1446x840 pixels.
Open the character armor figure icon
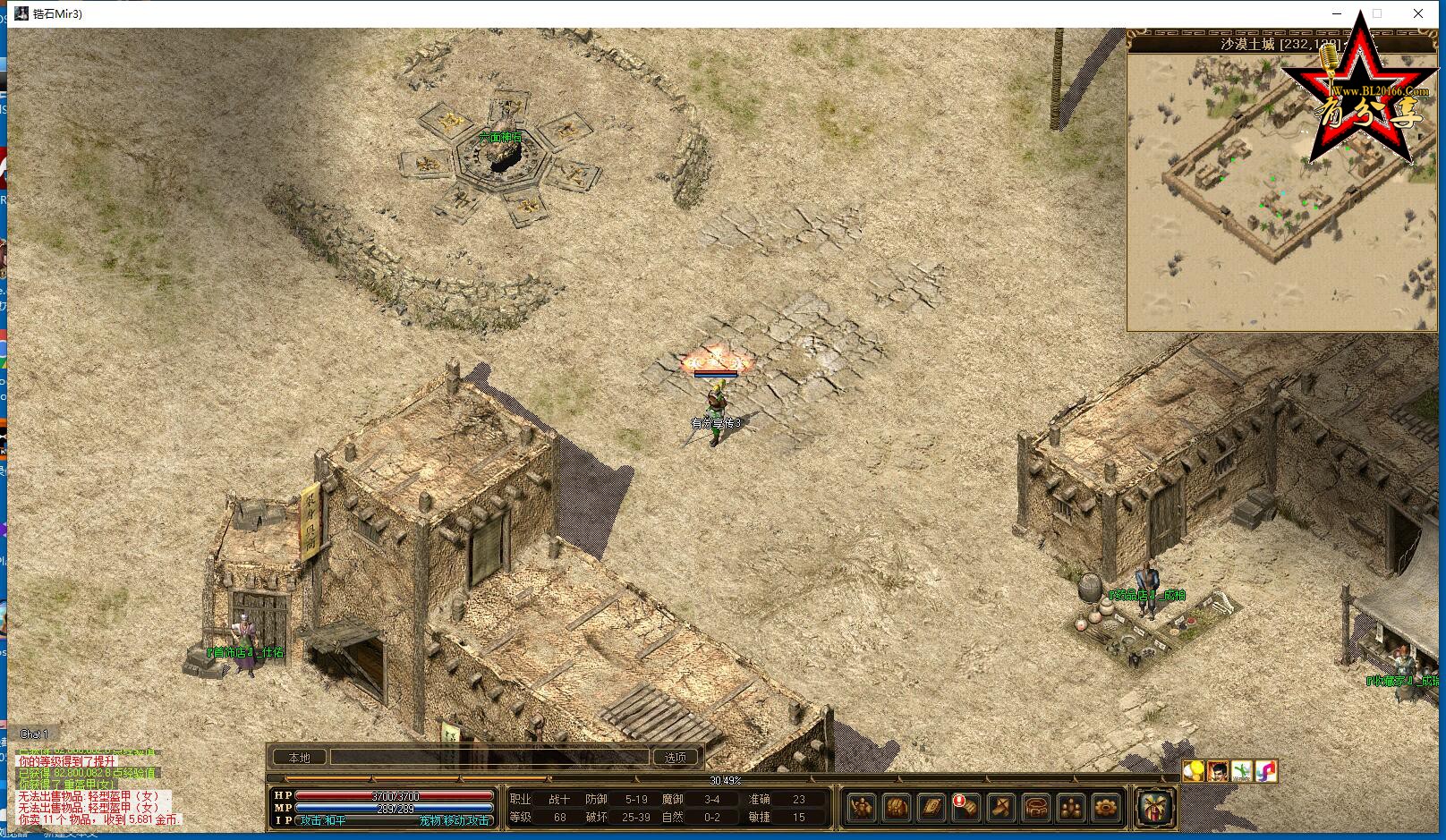tap(861, 808)
